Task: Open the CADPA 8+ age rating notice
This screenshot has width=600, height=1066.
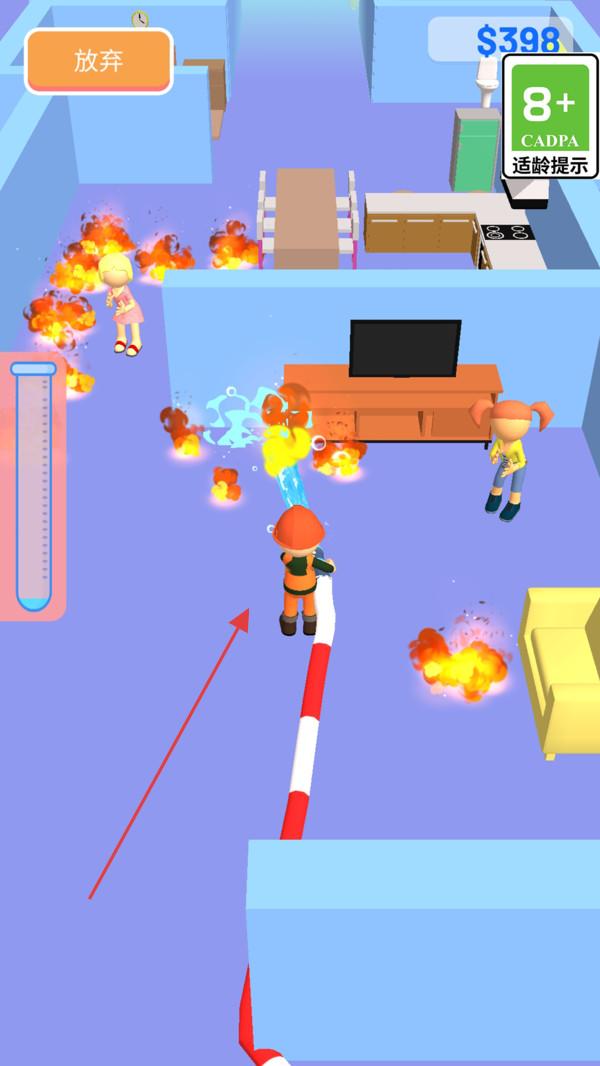Action: [549, 117]
